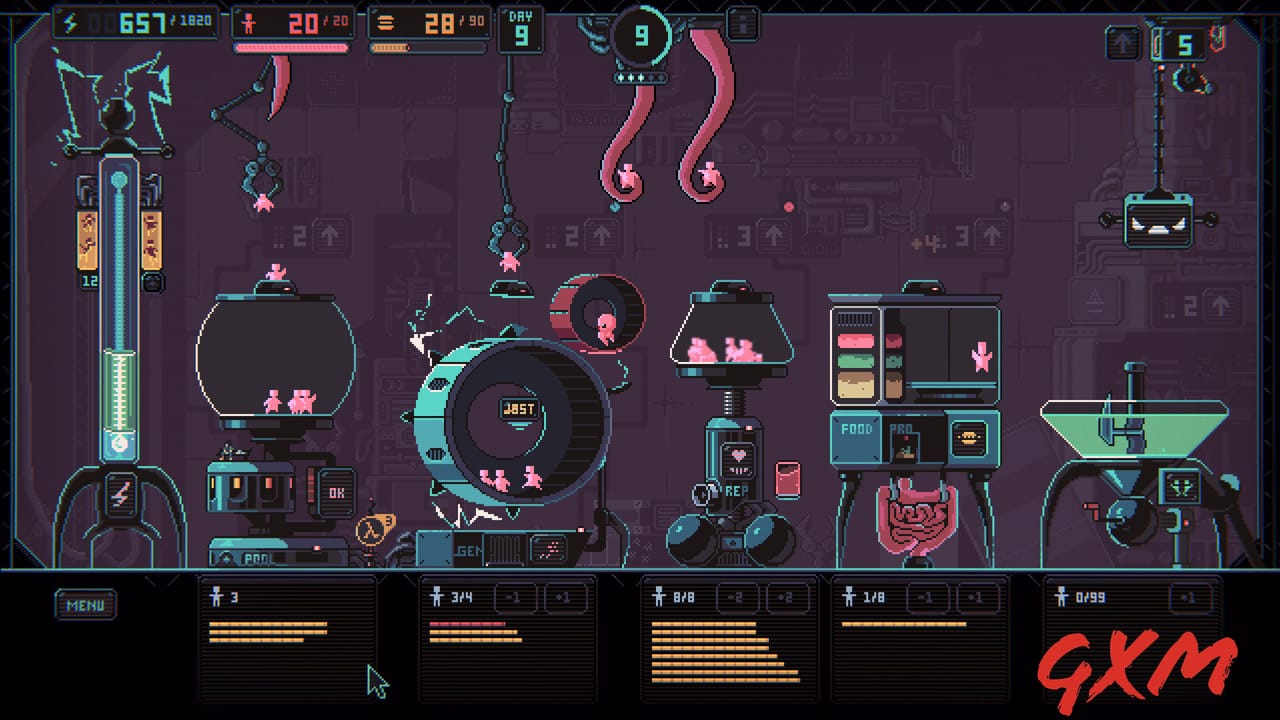Viewport: 1280px width, 720px height.
Task: Click the -1 stepper on the 3/4 worker panel
Action: [513, 597]
